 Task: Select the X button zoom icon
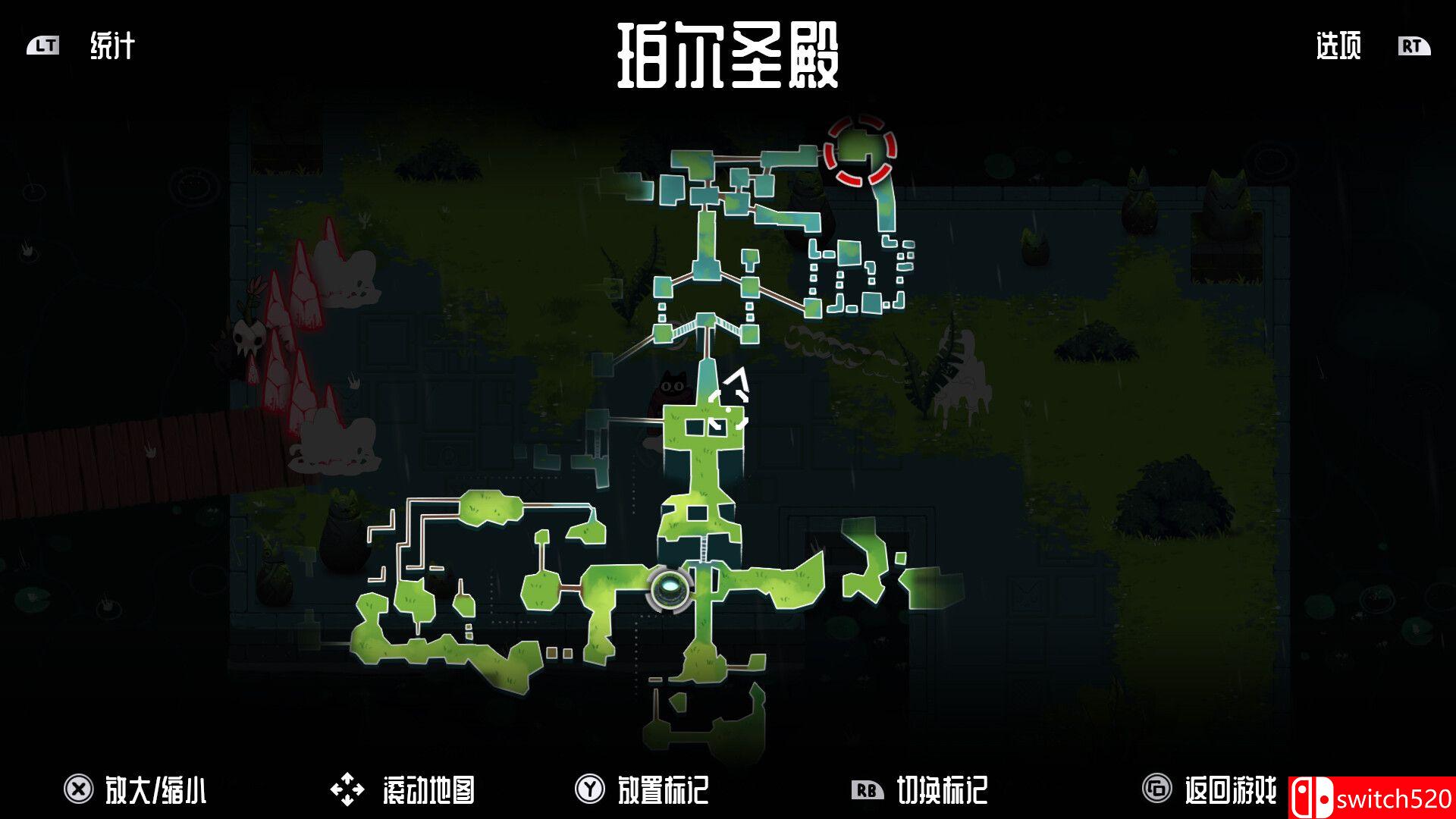coord(77,789)
